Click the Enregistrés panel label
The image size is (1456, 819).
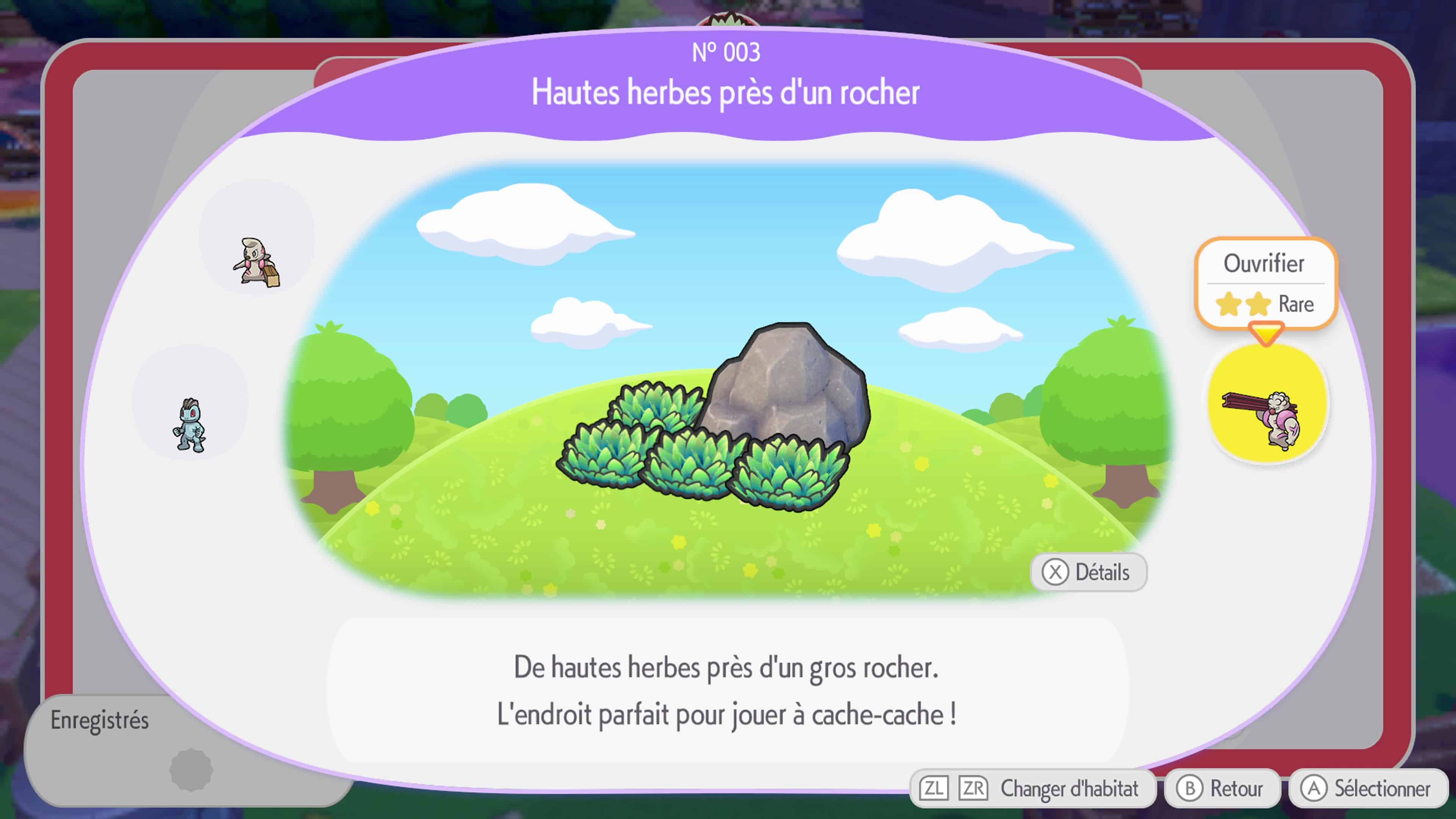pos(99,721)
